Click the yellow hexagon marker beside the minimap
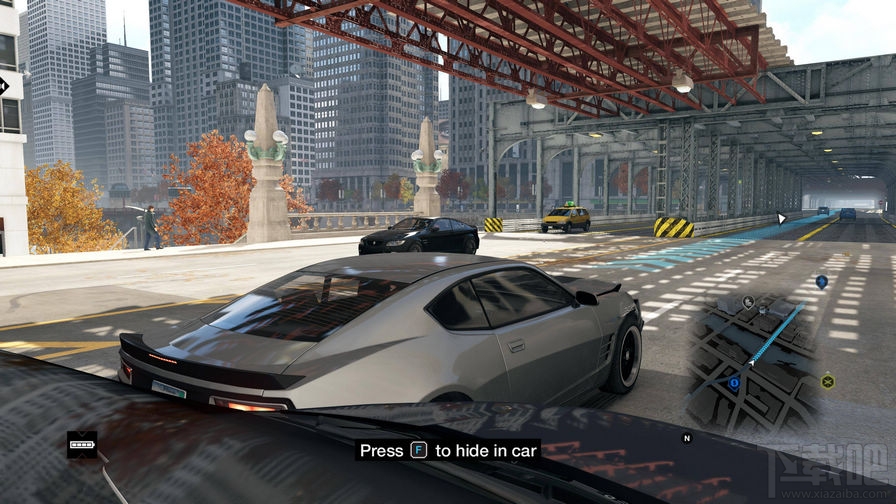This screenshot has width=896, height=504. click(x=827, y=381)
